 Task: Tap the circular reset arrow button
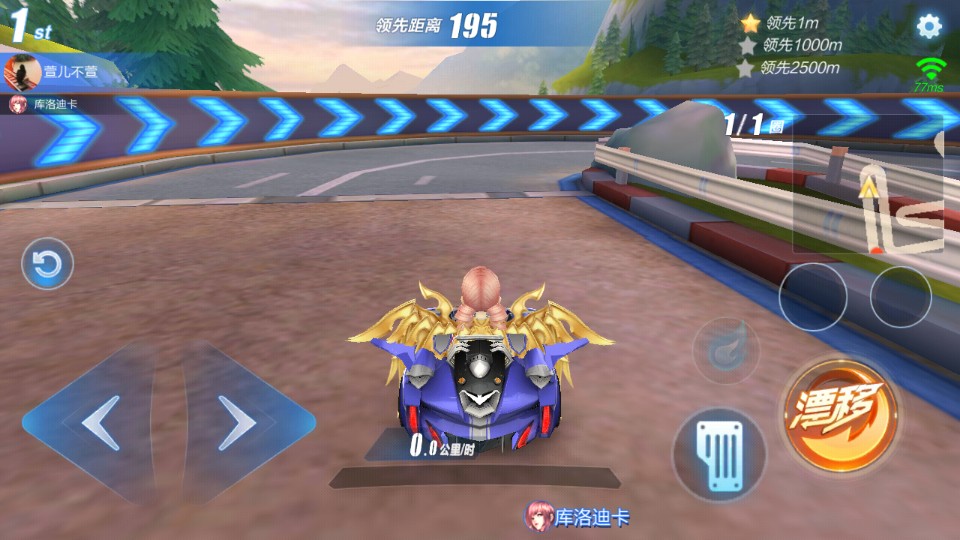tap(47, 264)
